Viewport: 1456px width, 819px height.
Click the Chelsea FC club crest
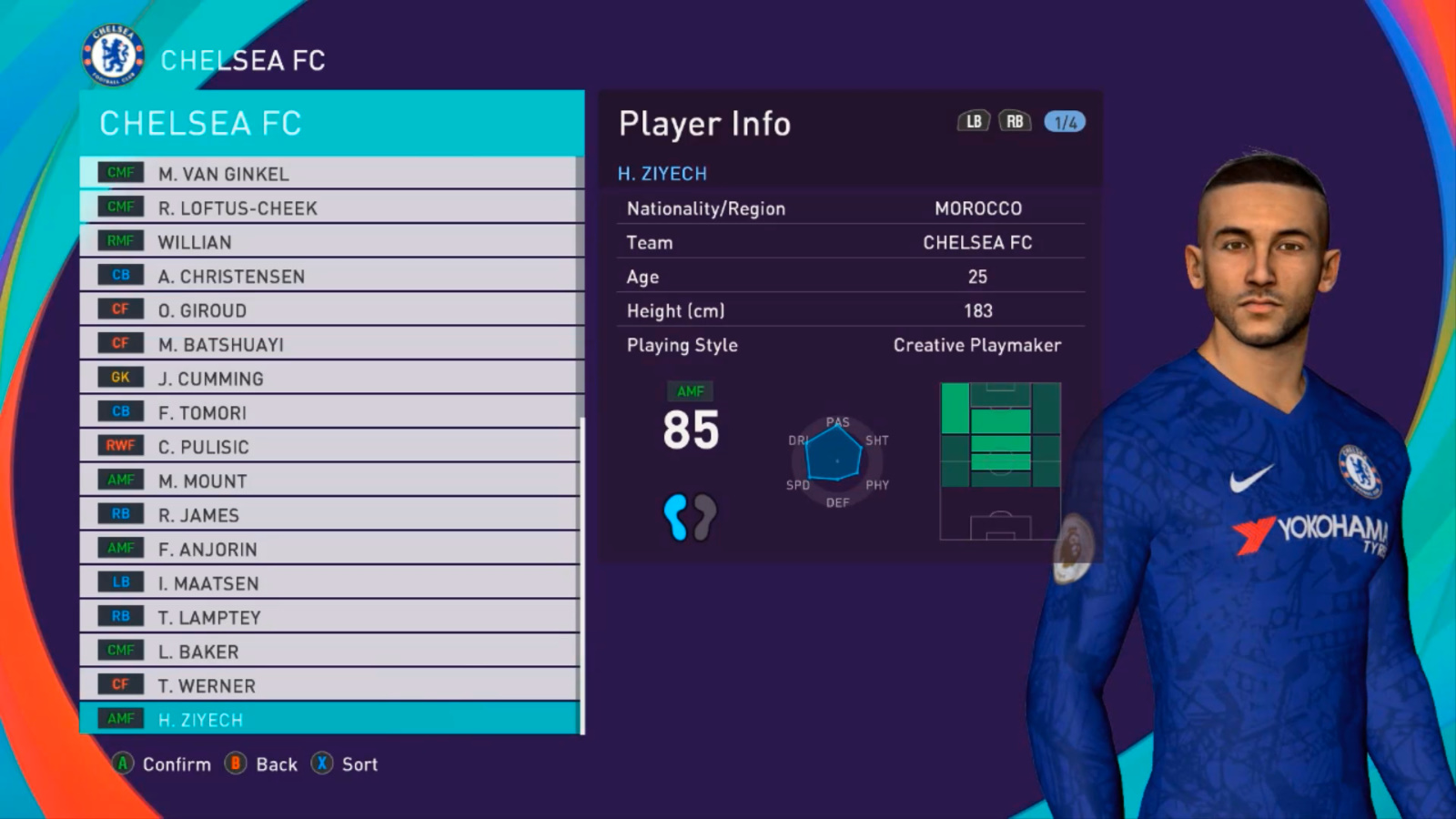113,54
